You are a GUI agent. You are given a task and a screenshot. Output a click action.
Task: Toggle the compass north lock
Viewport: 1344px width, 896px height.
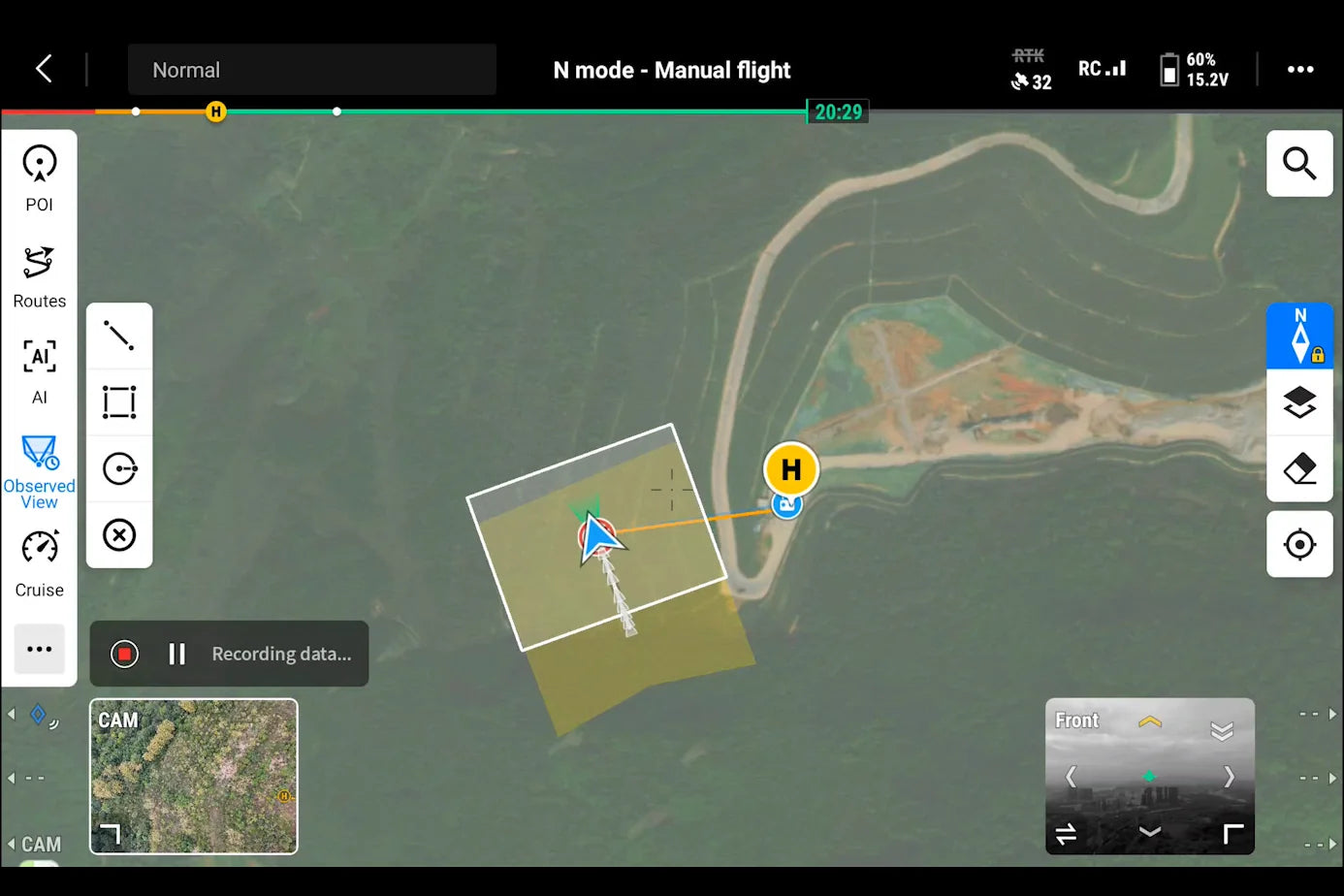coord(1299,335)
